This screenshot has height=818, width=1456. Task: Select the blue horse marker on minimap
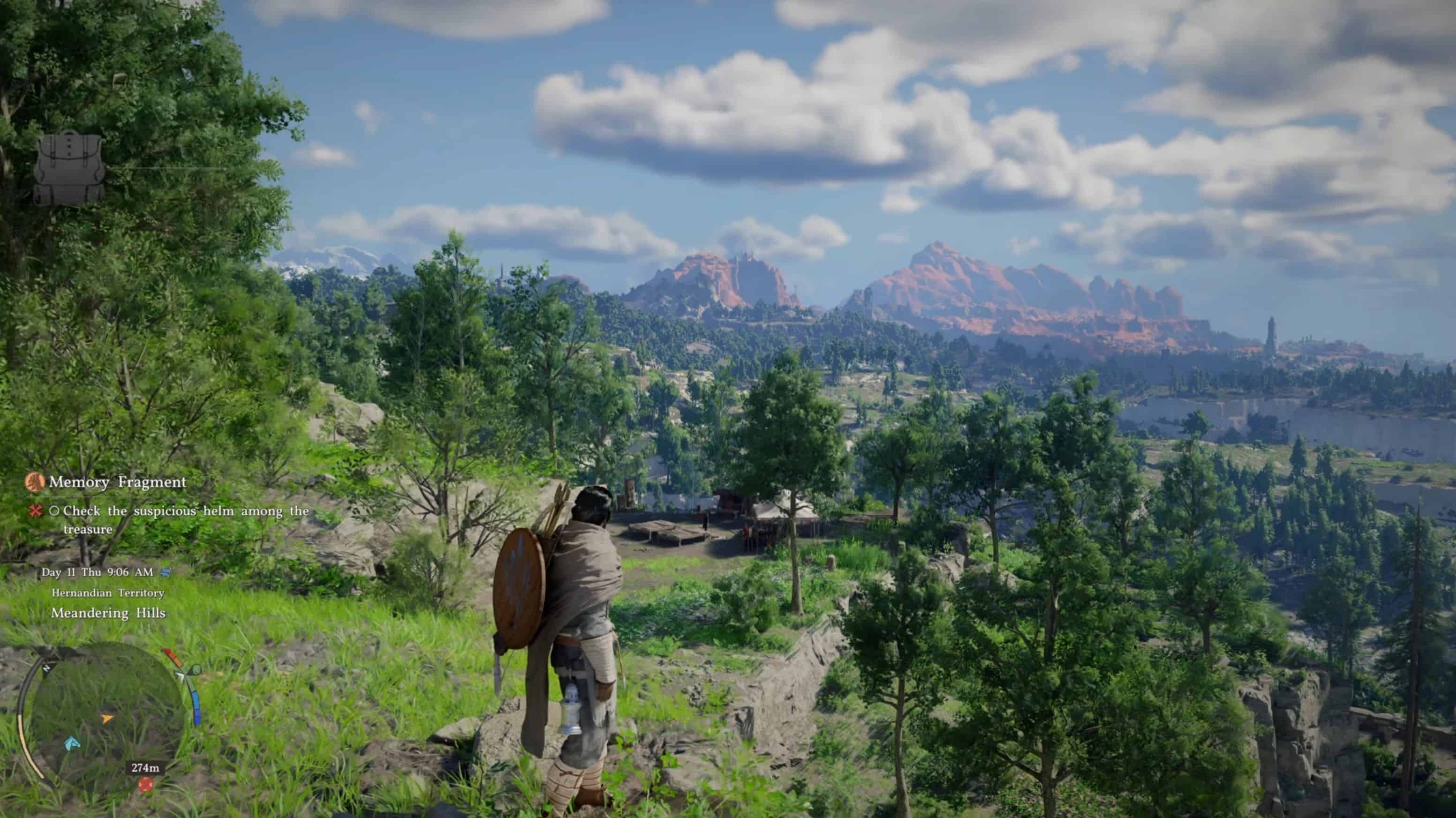pos(72,743)
